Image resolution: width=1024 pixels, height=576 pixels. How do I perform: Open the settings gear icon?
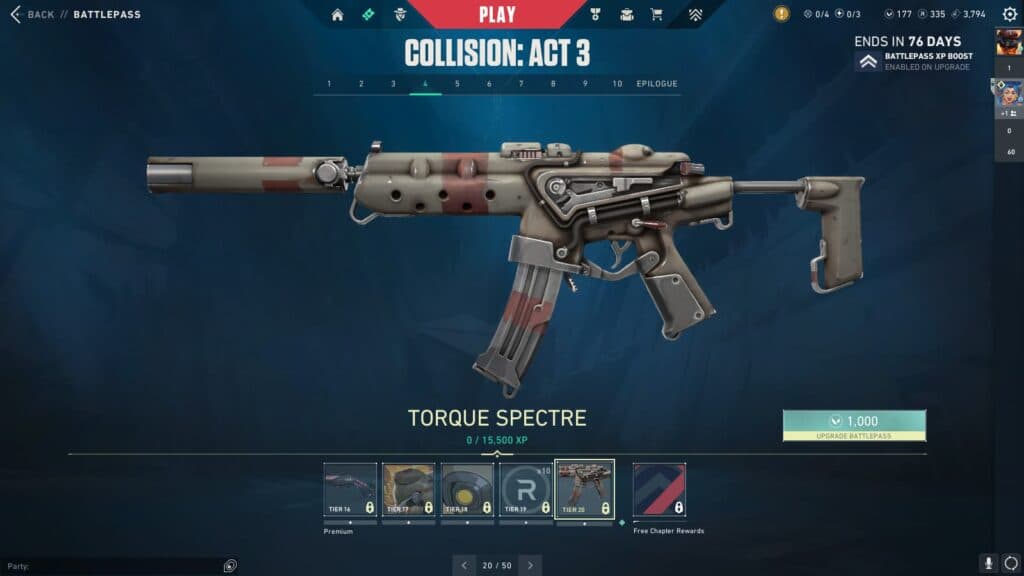click(1009, 15)
